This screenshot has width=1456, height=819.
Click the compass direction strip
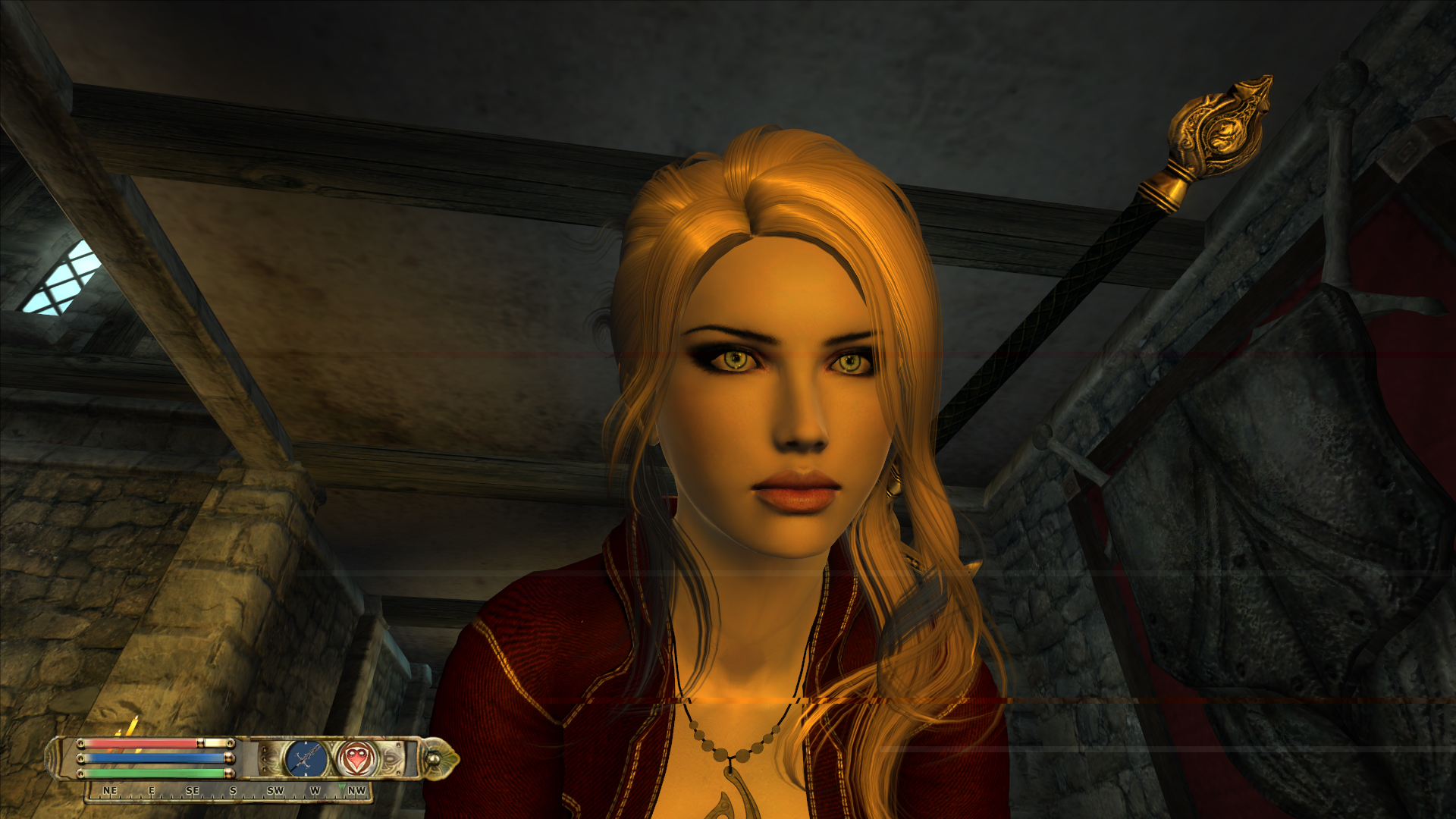coord(227,791)
